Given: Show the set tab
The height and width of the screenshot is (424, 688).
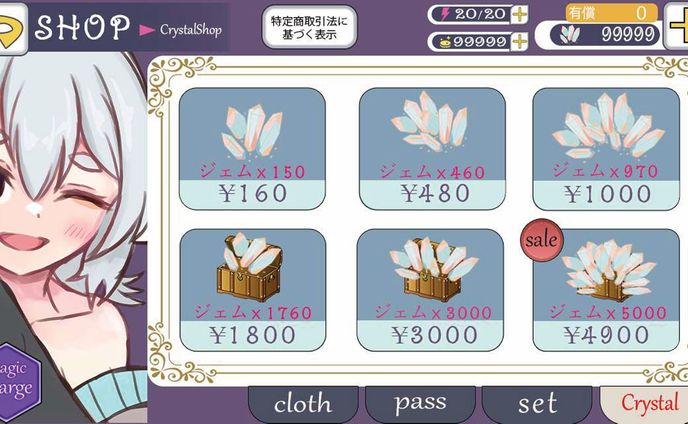Looking at the screenshot, I should [x=537, y=404].
